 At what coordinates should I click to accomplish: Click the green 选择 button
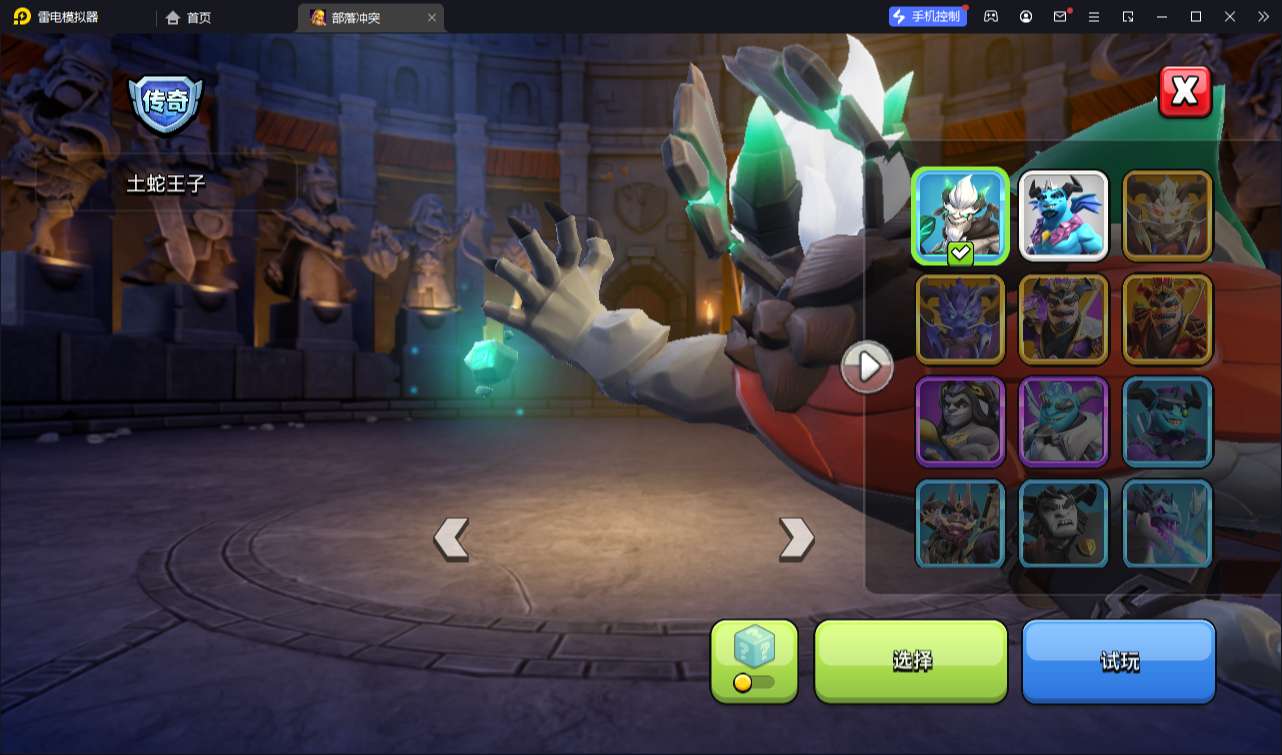coord(911,660)
